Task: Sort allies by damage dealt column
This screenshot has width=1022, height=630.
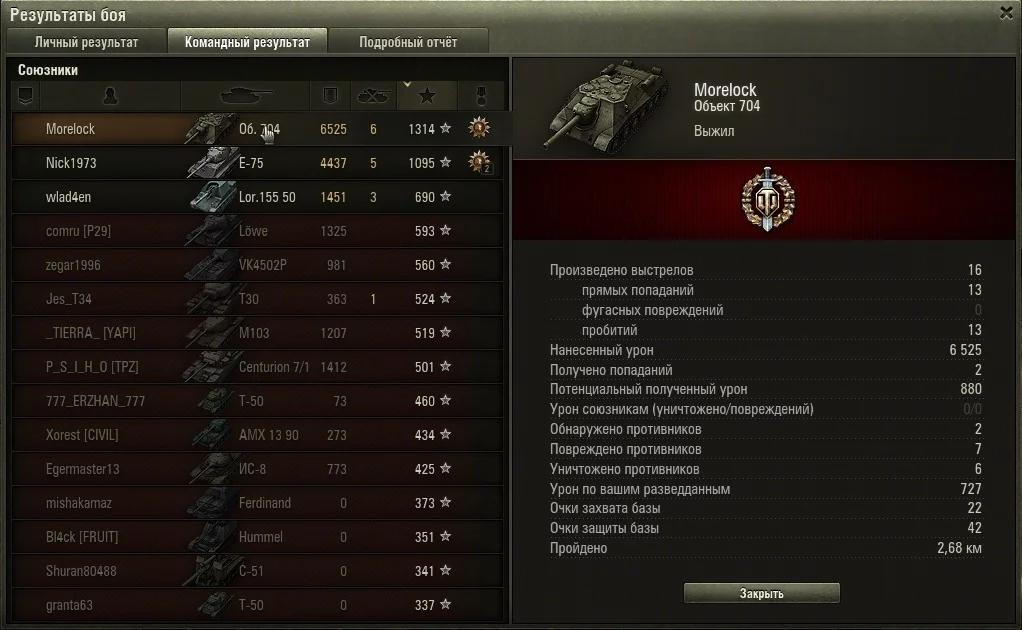Action: [x=331, y=96]
